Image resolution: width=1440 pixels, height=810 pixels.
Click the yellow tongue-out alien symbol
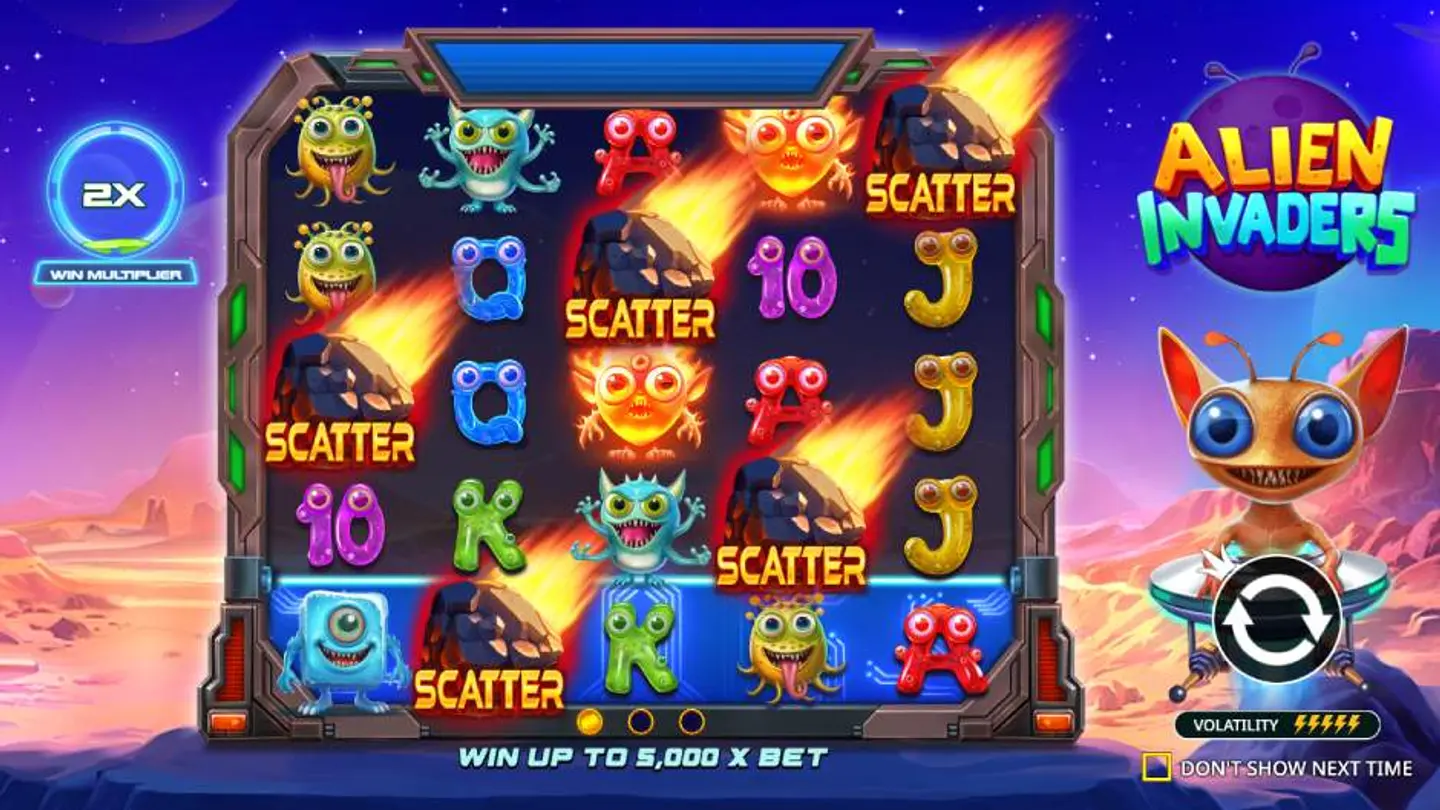pos(335,150)
